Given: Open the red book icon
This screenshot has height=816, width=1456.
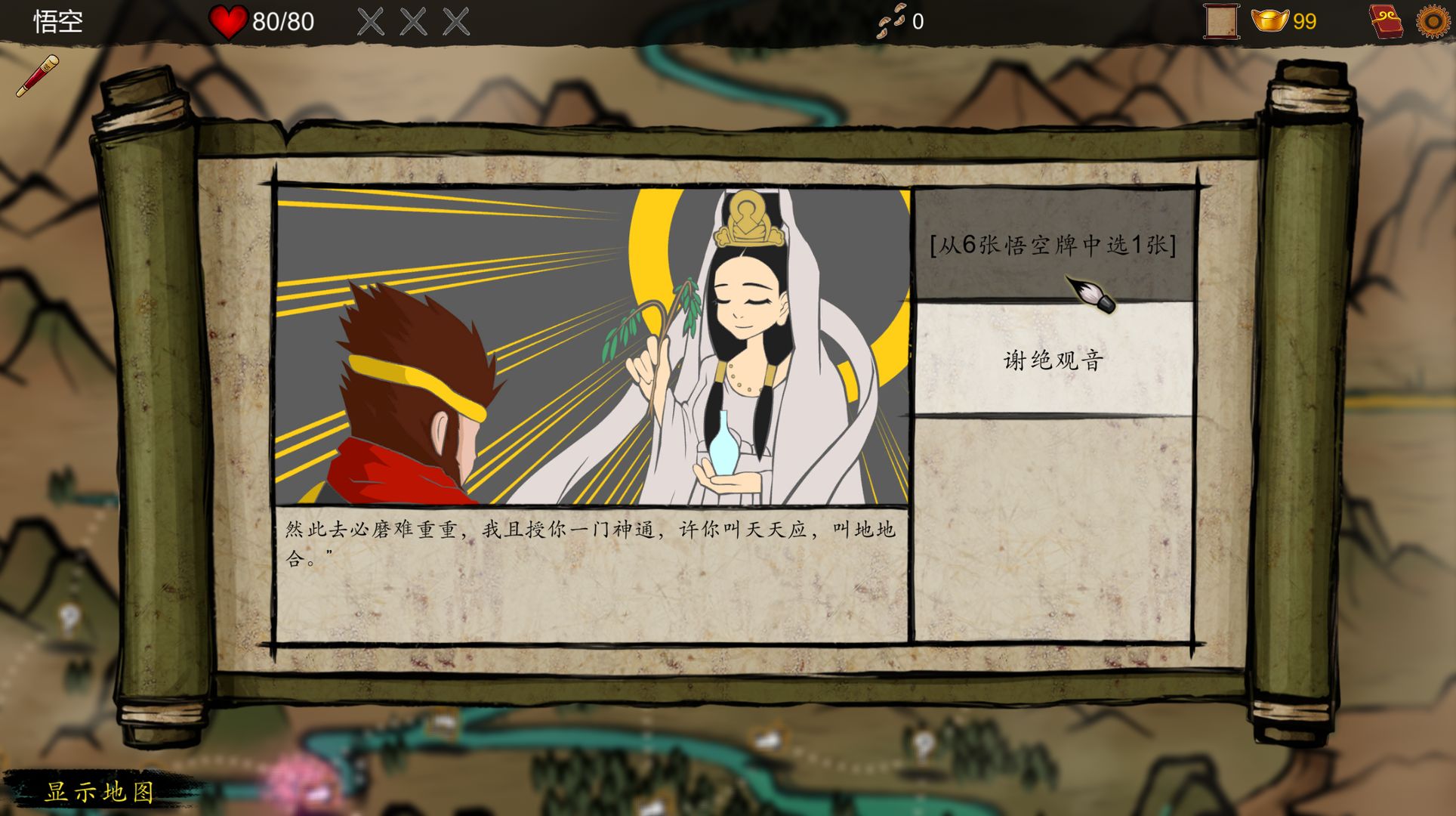Looking at the screenshot, I should [1386, 21].
